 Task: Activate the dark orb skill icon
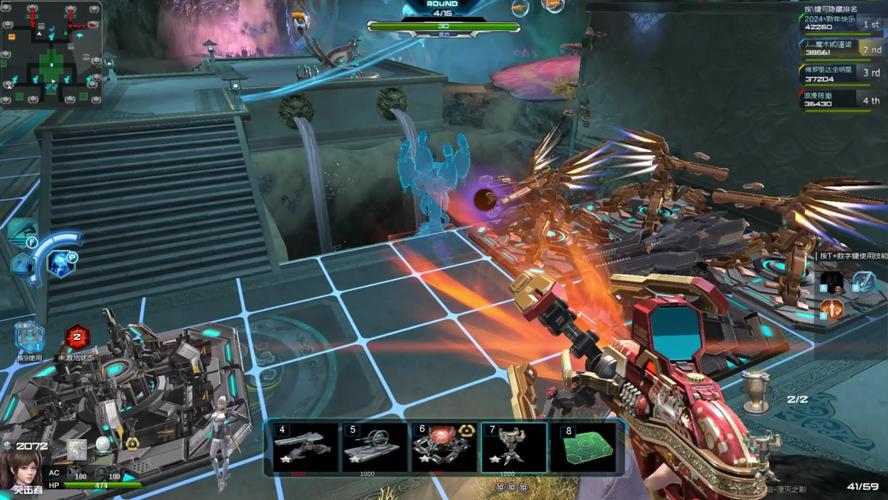coord(833,283)
